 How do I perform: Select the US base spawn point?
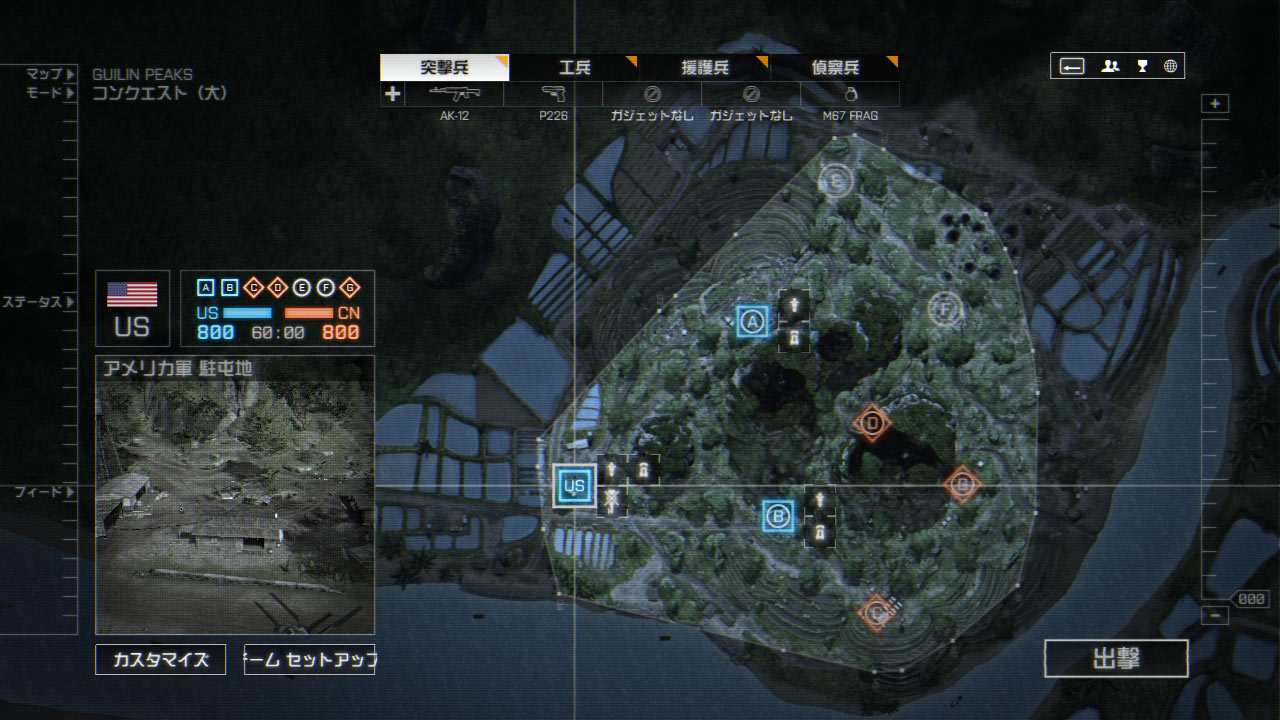pyautogui.click(x=574, y=486)
